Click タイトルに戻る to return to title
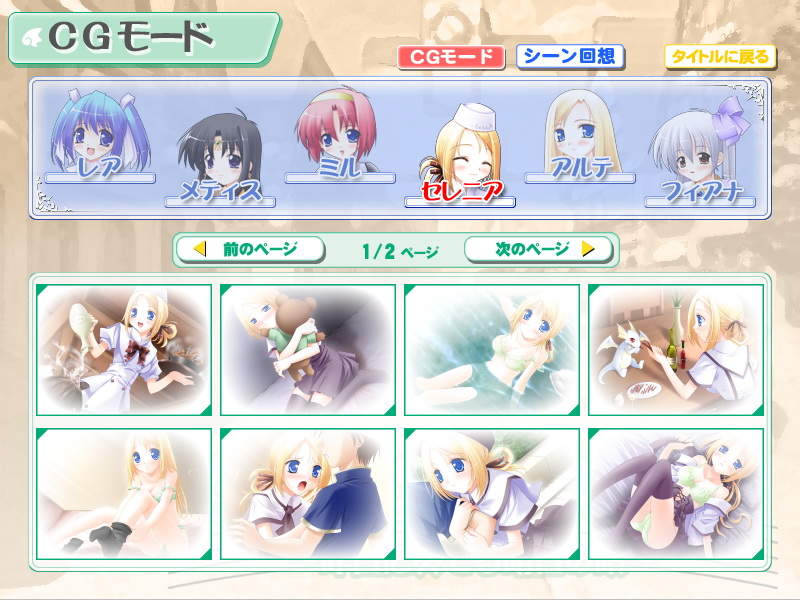800x600 pixels. pos(719,57)
